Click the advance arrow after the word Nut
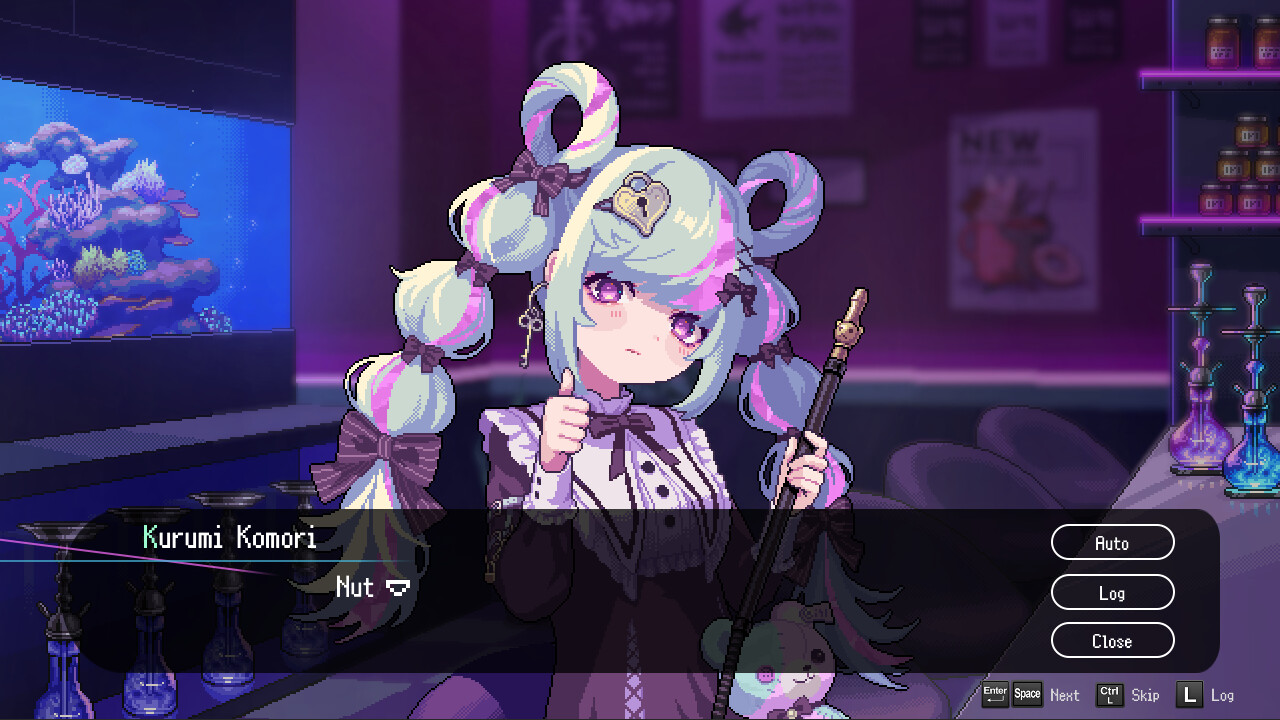 [398, 589]
